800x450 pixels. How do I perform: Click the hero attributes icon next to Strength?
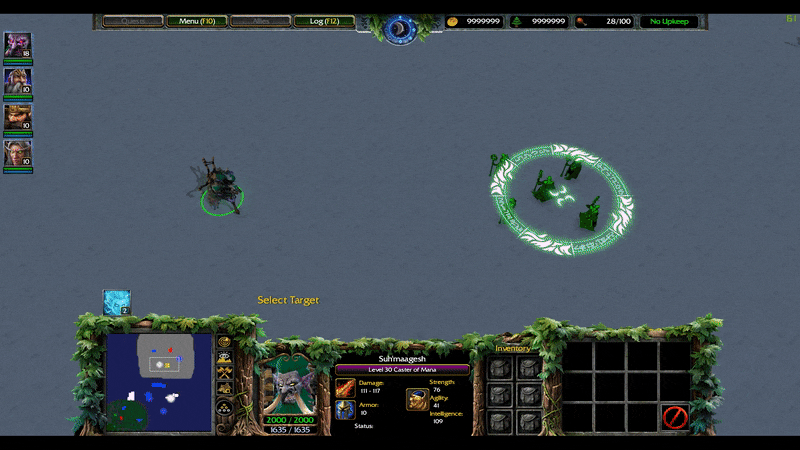(417, 399)
